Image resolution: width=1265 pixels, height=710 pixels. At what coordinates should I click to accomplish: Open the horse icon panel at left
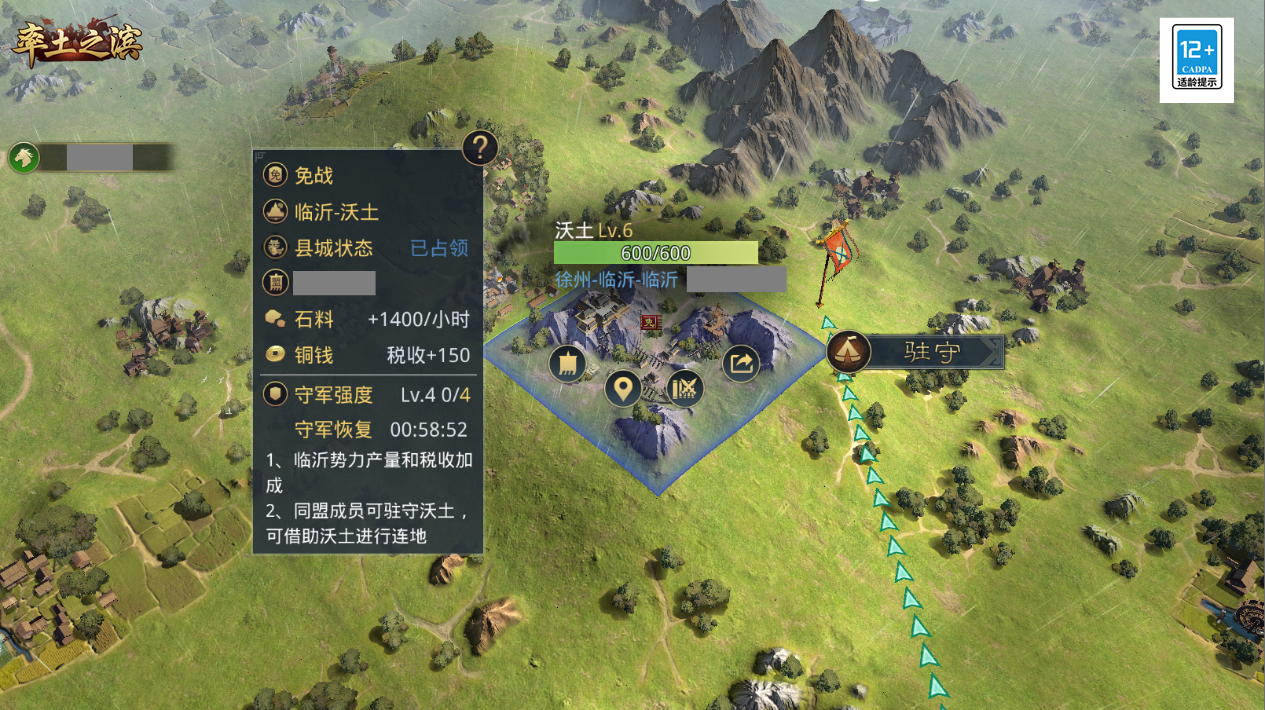(x=24, y=157)
